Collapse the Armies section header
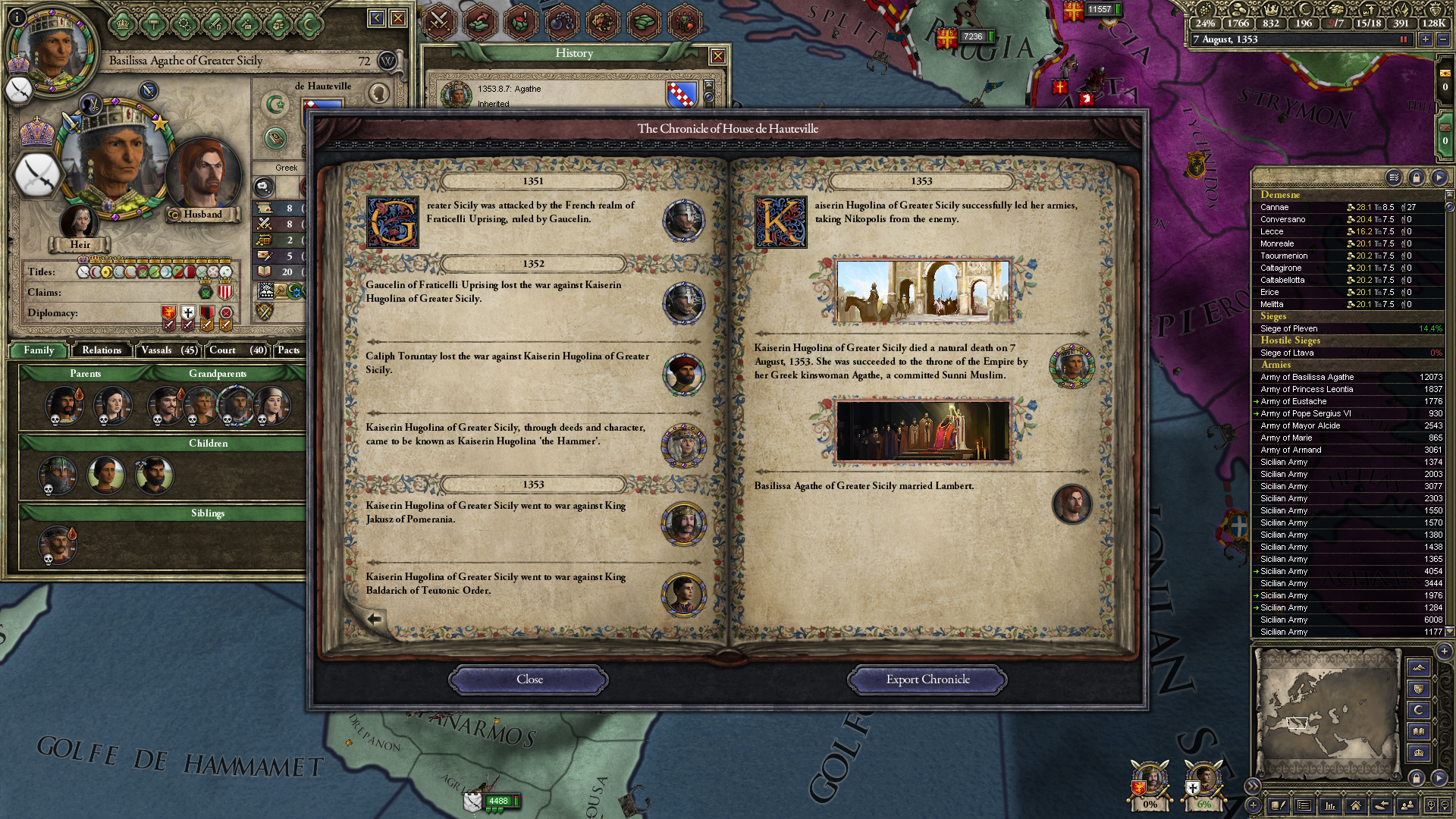 coord(1275,365)
